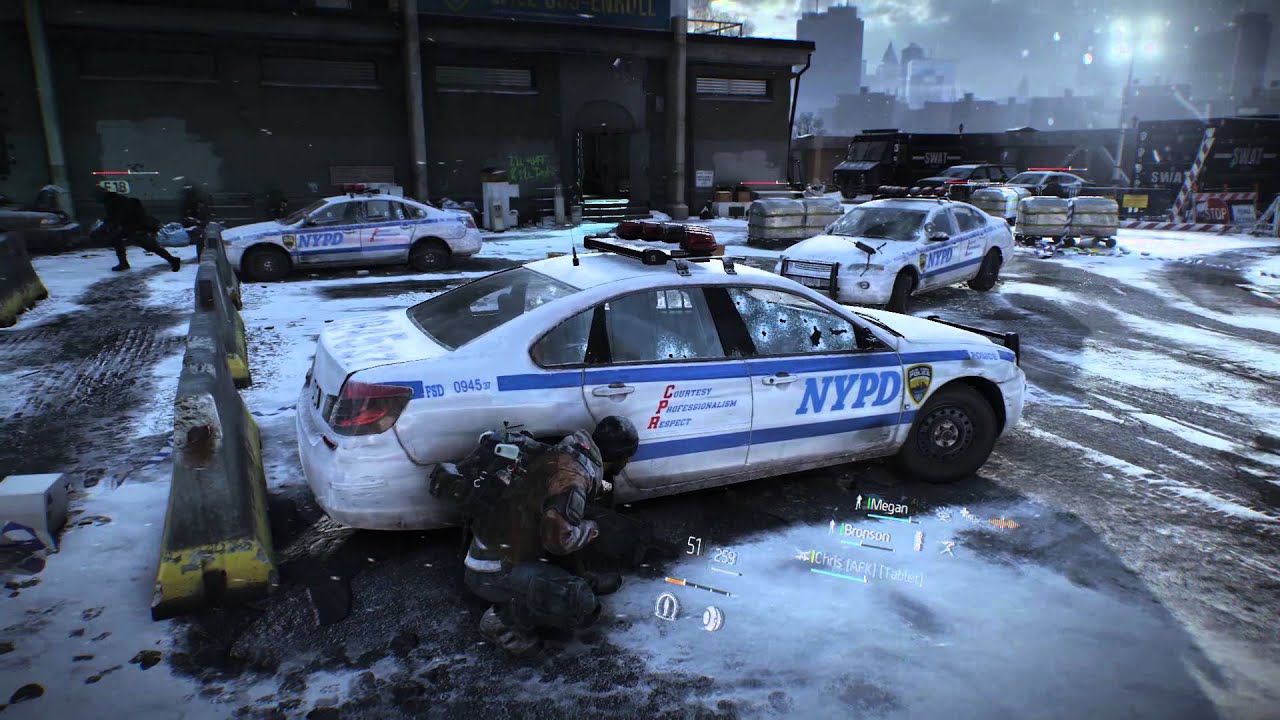Click the pulse skill icon right of Megan's bar

(943, 513)
